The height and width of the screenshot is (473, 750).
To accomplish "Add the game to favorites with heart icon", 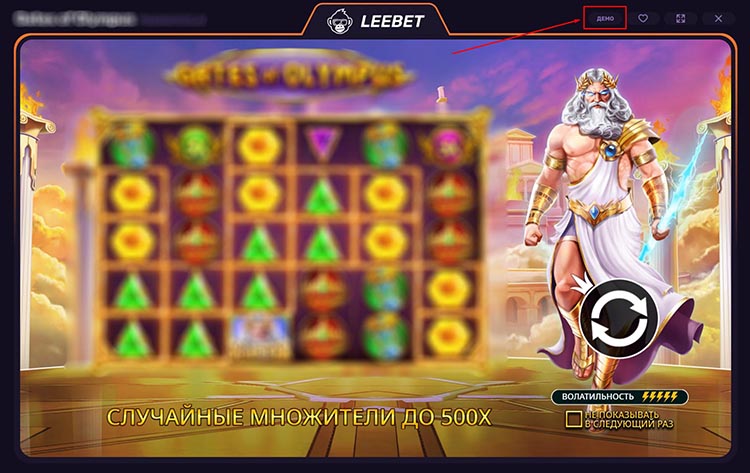I will [x=643, y=18].
